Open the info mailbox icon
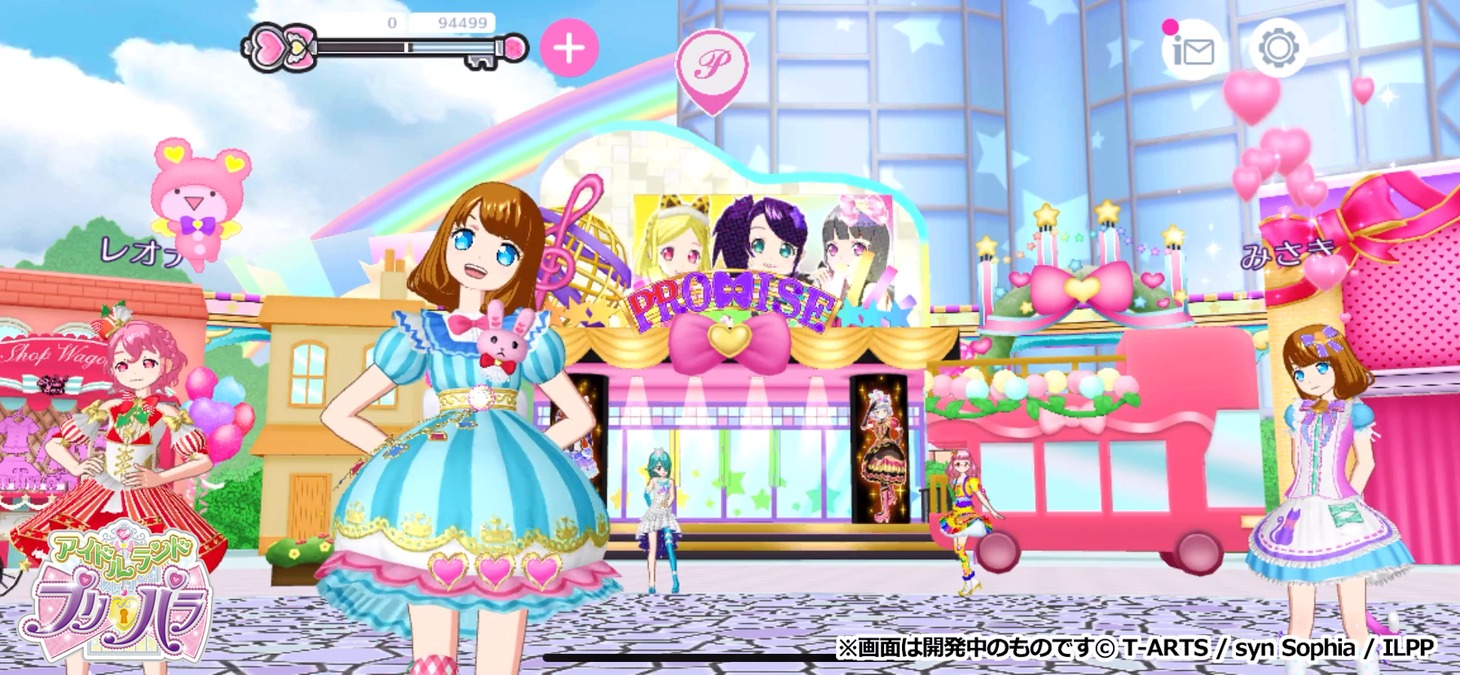The image size is (1460, 675). [1191, 49]
